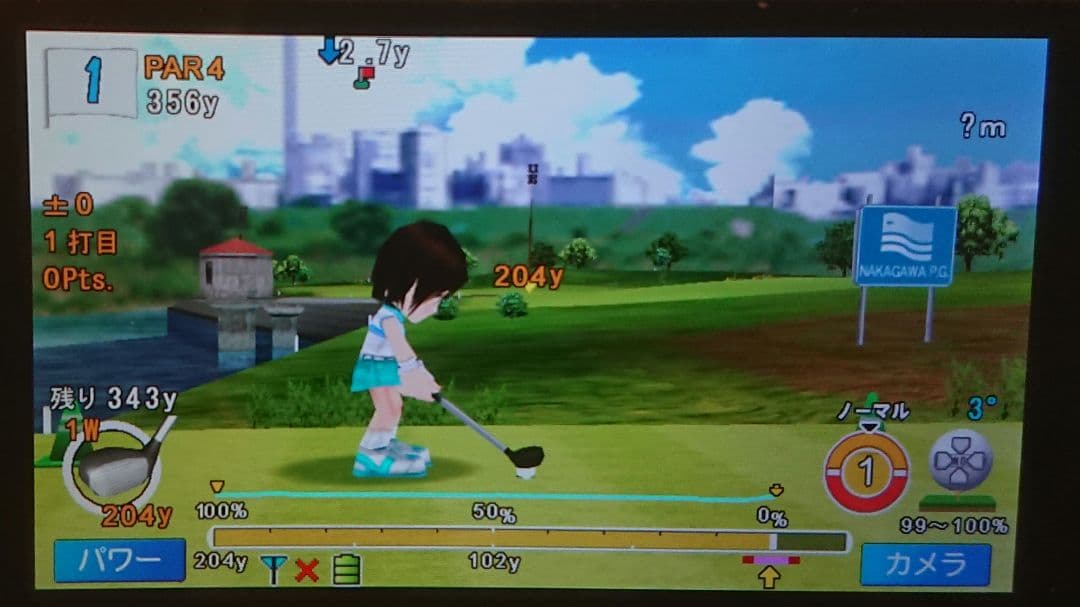Click the ball impact point icon
Image resolution: width=1080 pixels, height=607 pixels.
[x=960, y=460]
